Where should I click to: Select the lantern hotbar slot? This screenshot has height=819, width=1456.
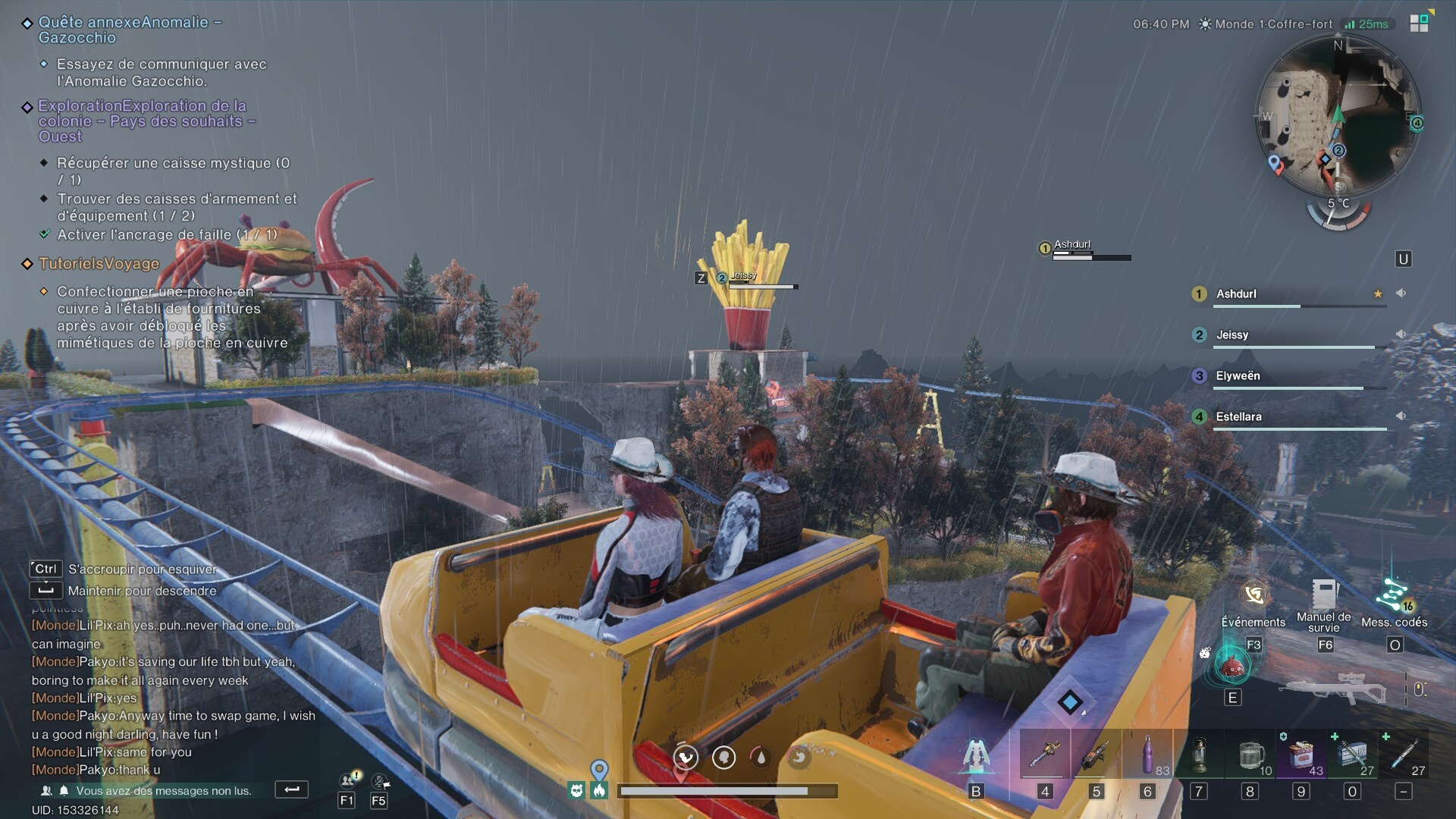click(1199, 755)
